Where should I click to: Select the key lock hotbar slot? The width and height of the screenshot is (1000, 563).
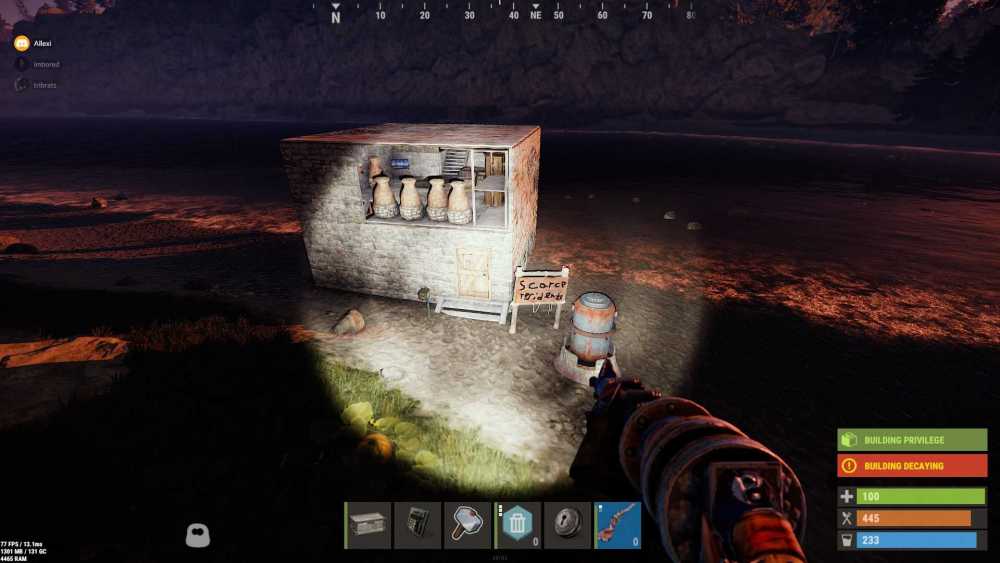[x=568, y=525]
